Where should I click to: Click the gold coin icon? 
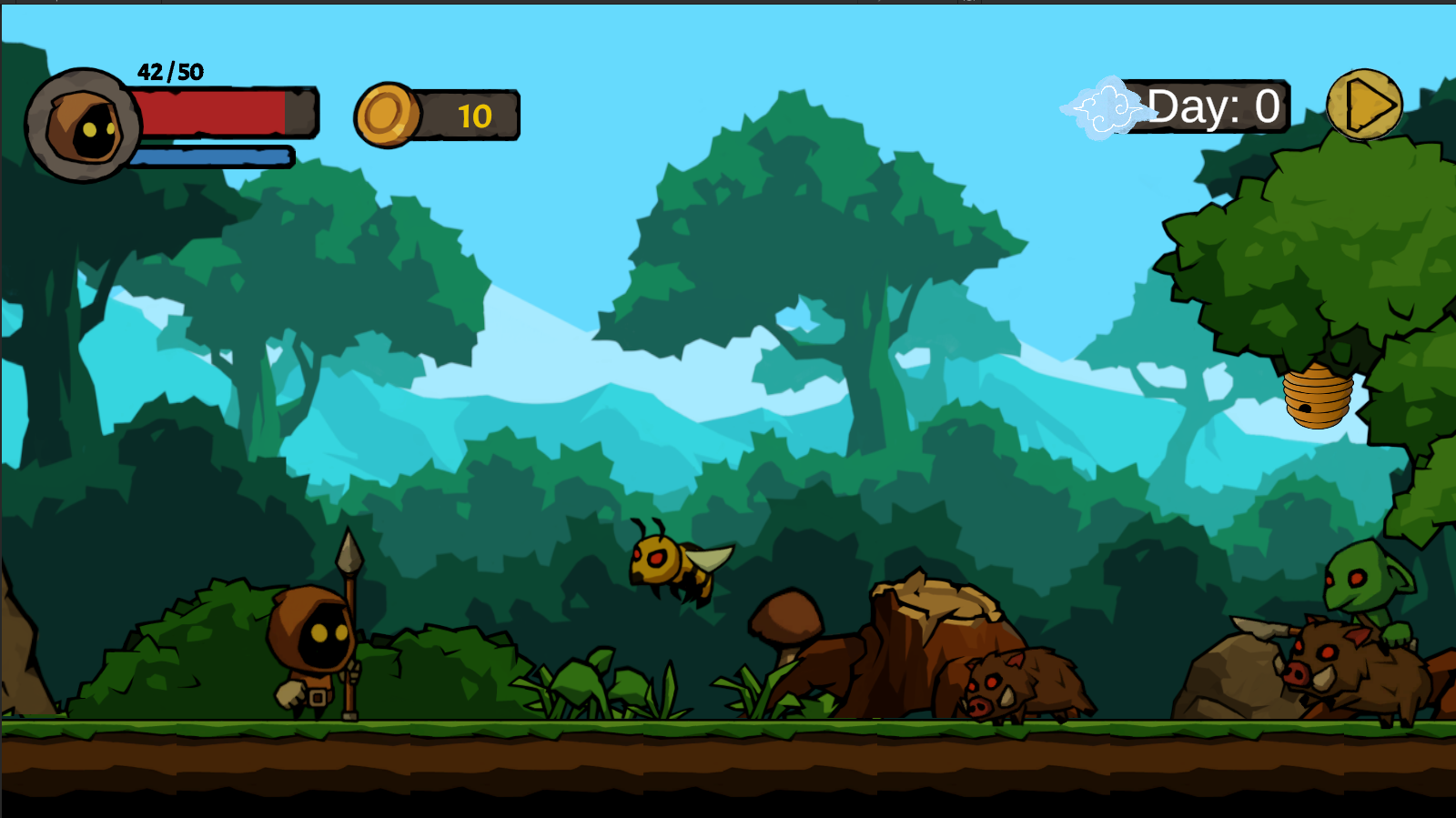click(387, 116)
